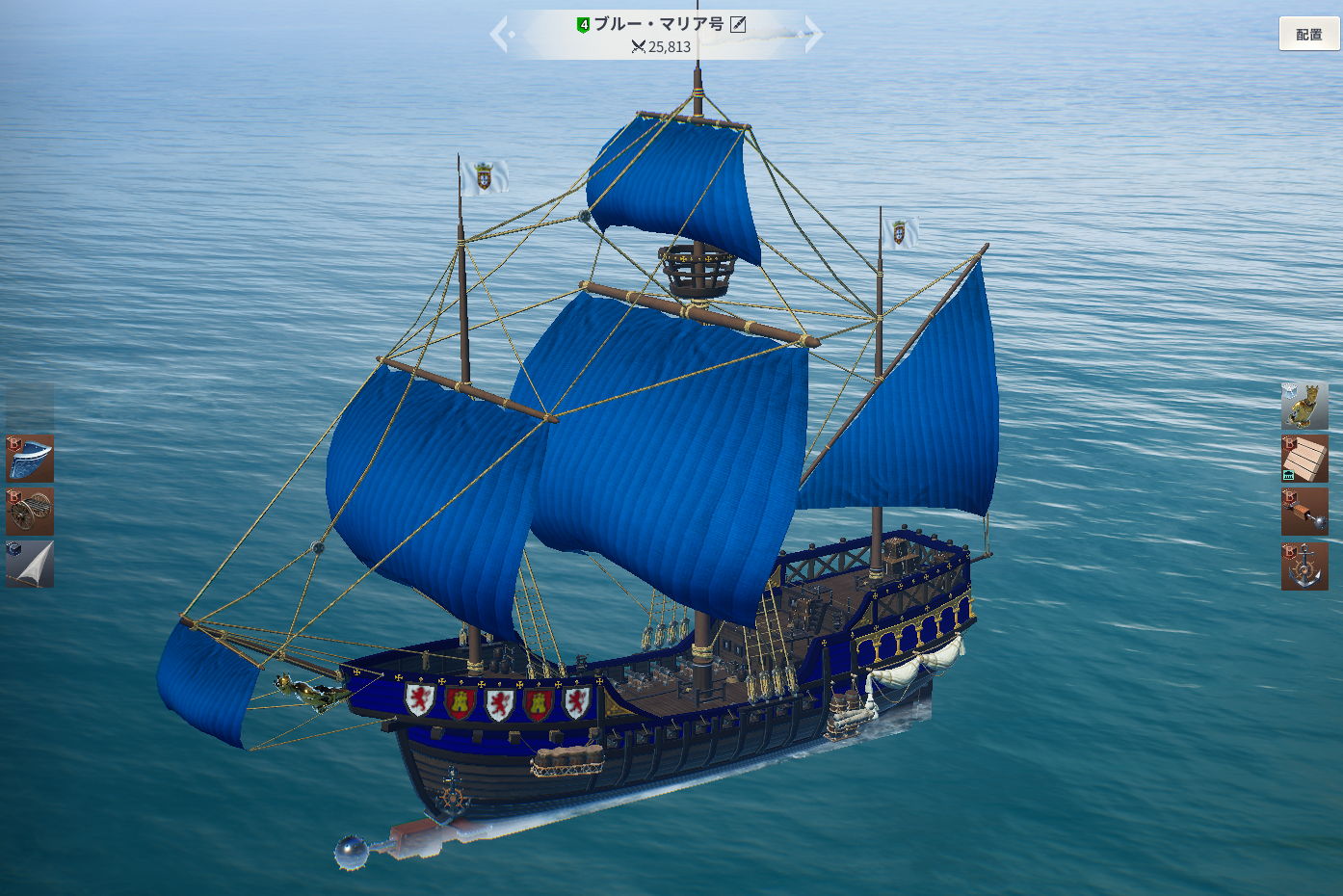Switch to the next ship with right arrow
This screenshot has width=1343, height=896.
tap(814, 35)
